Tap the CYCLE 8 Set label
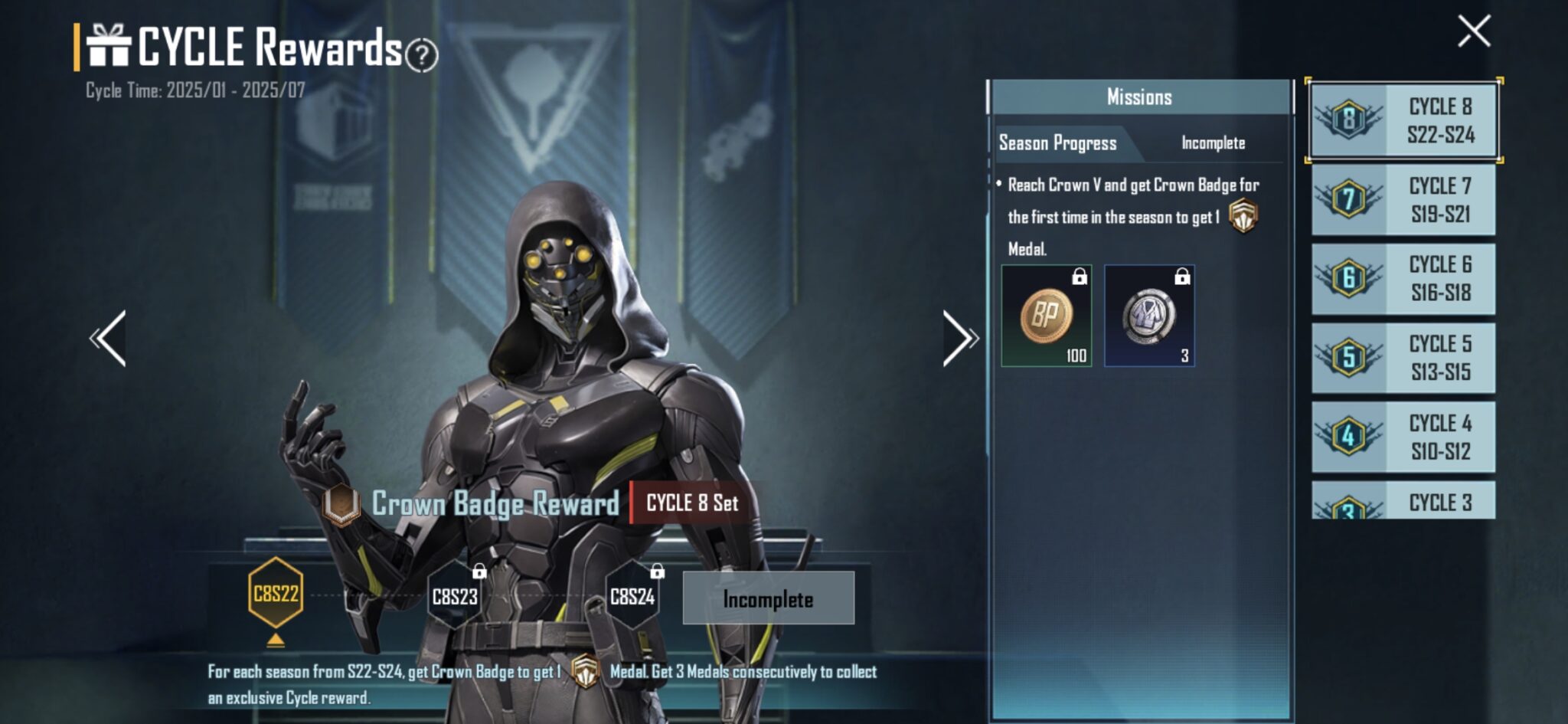Viewport: 1568px width, 724px height. 691,503
